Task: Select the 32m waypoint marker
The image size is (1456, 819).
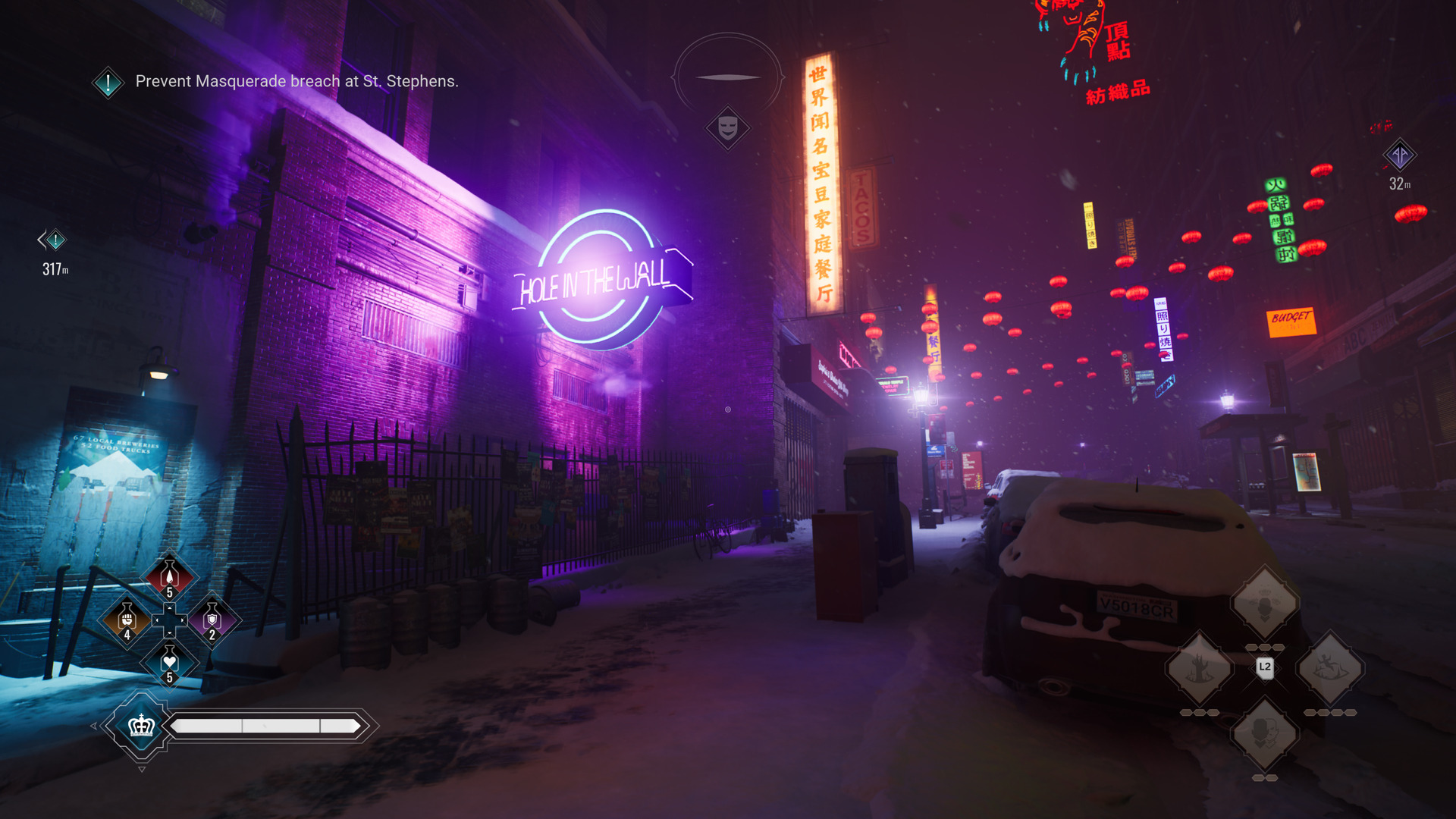Action: (1399, 155)
